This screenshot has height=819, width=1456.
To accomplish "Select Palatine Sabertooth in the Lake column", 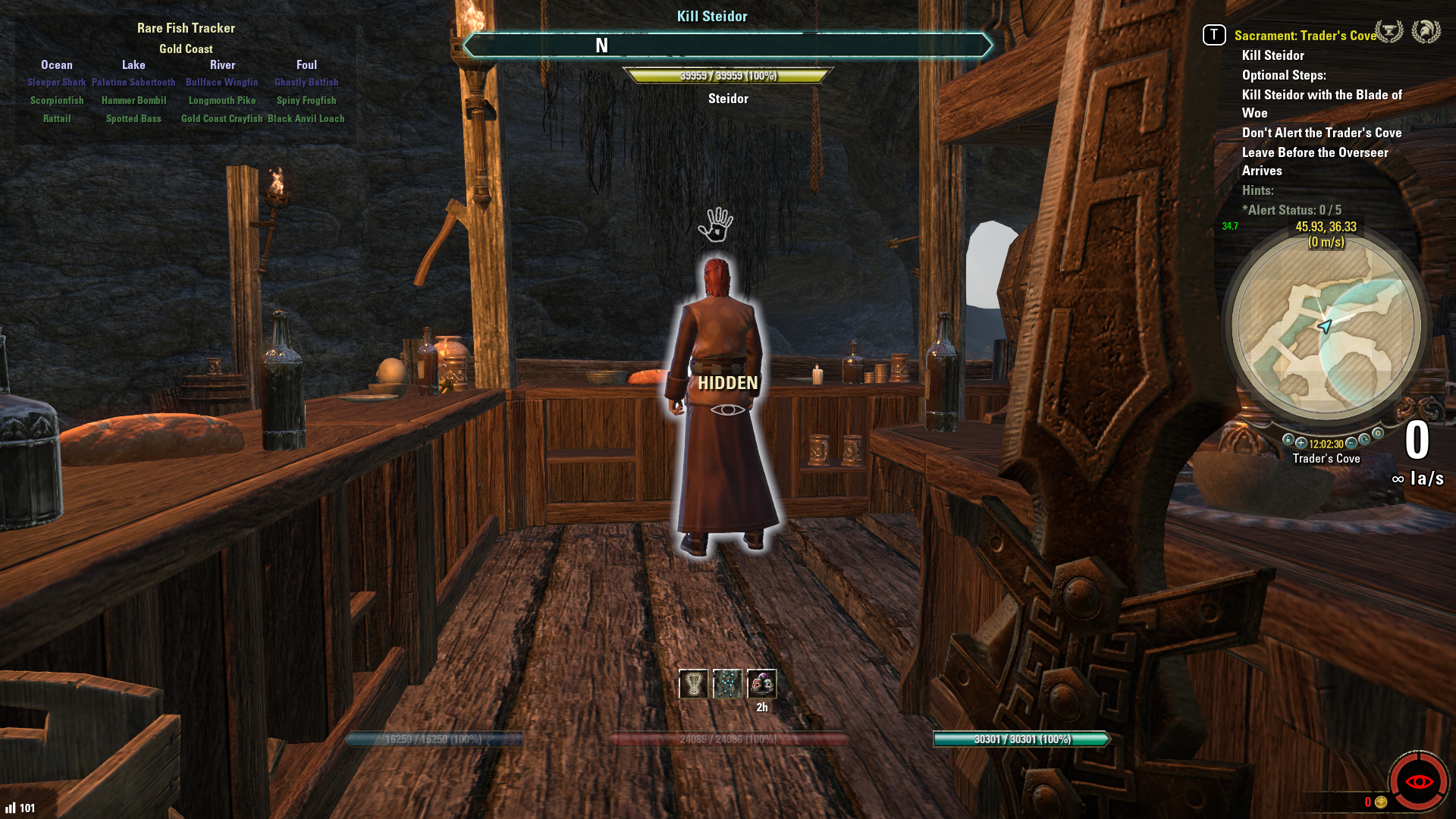I will (x=133, y=83).
